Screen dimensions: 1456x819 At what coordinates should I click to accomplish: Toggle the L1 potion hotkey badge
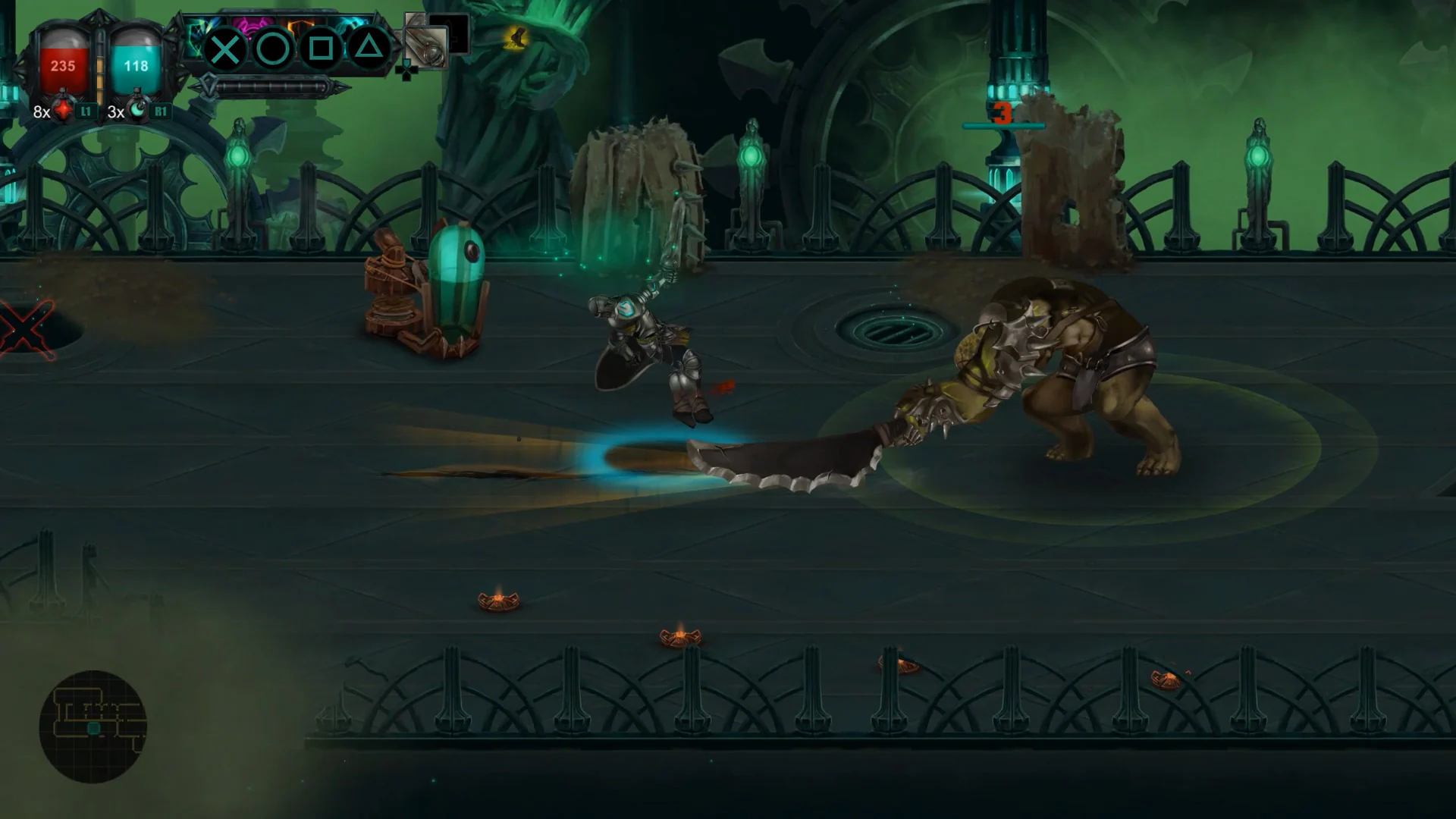(x=84, y=111)
